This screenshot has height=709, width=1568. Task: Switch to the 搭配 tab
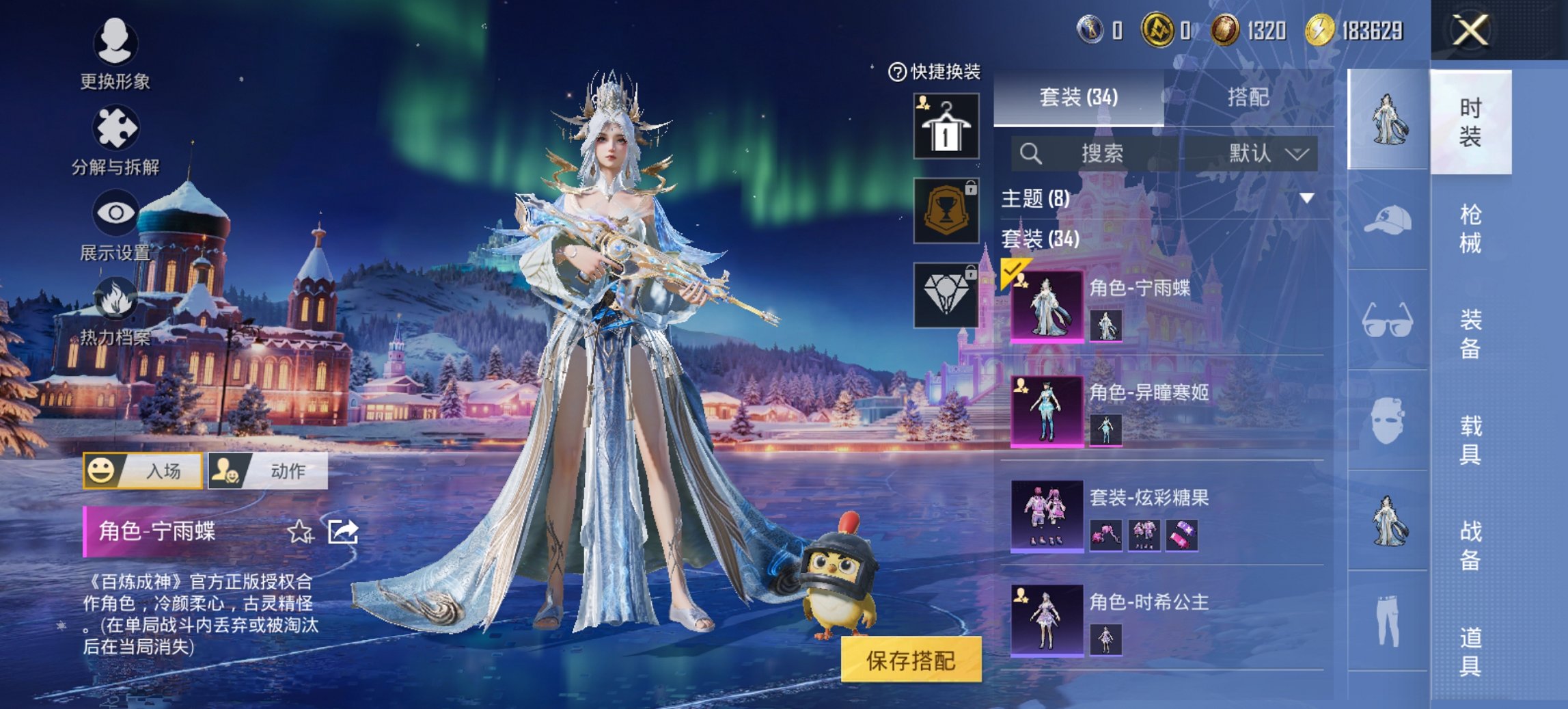[1248, 97]
